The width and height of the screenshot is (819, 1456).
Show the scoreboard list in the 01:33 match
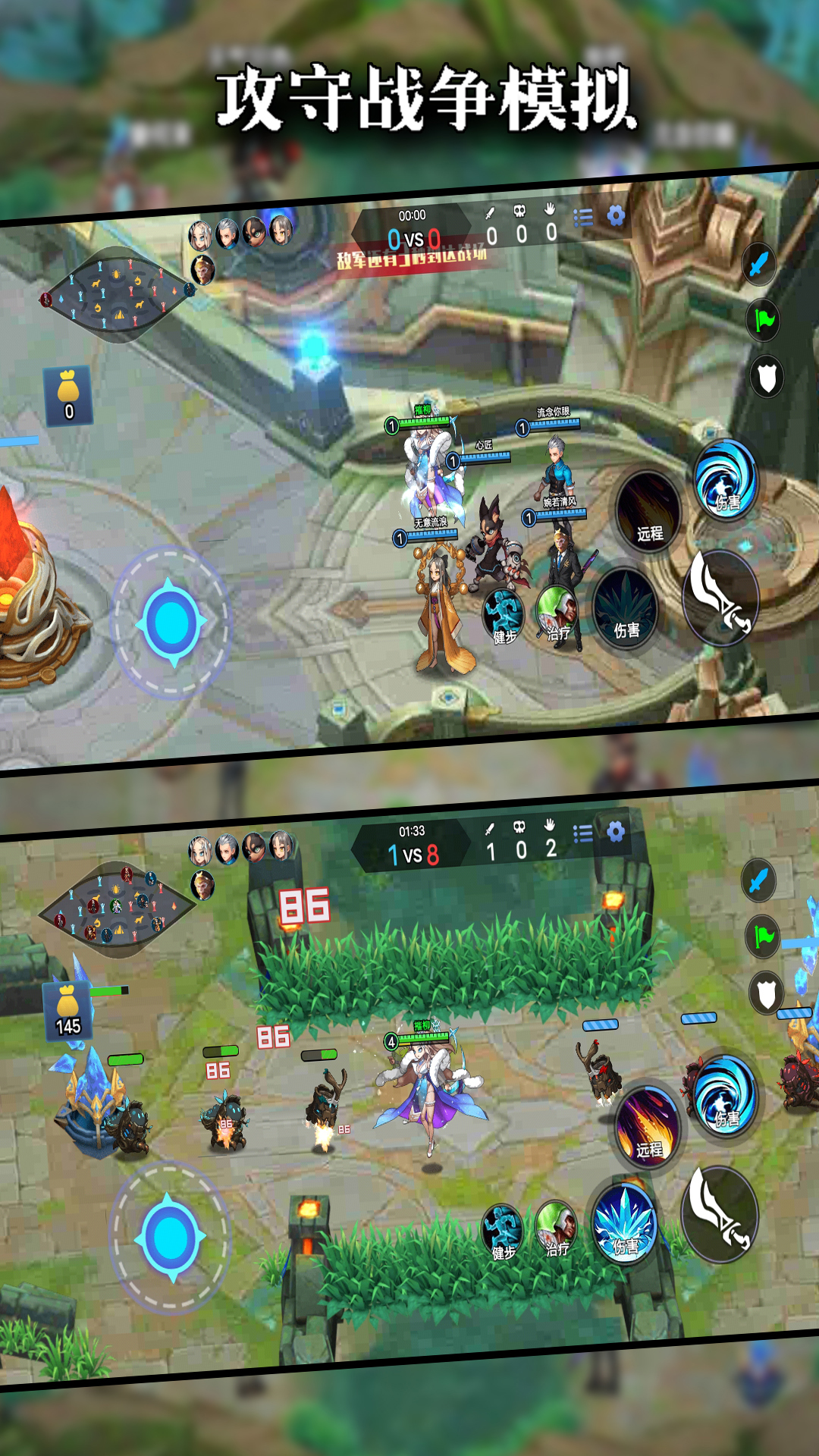583,834
